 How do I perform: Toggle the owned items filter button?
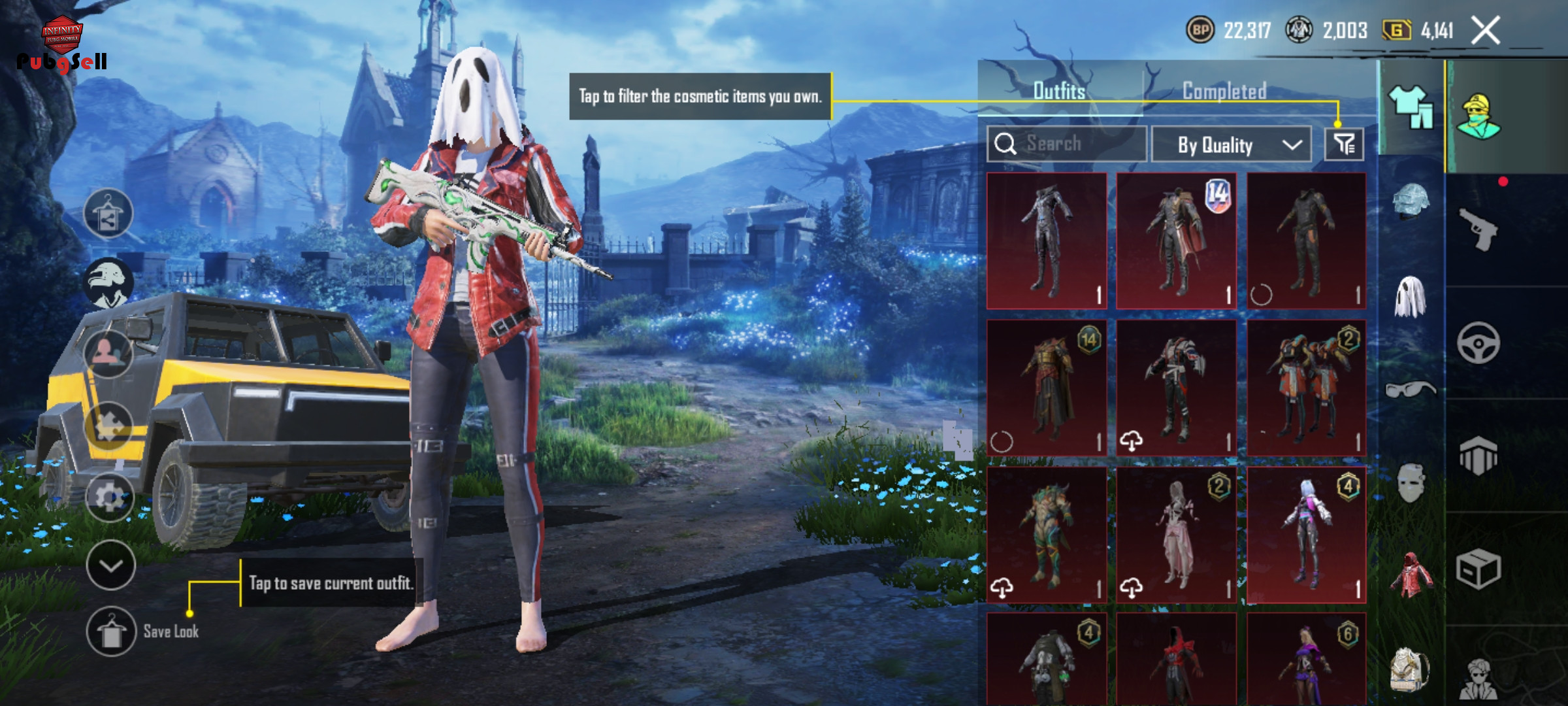pos(1344,144)
